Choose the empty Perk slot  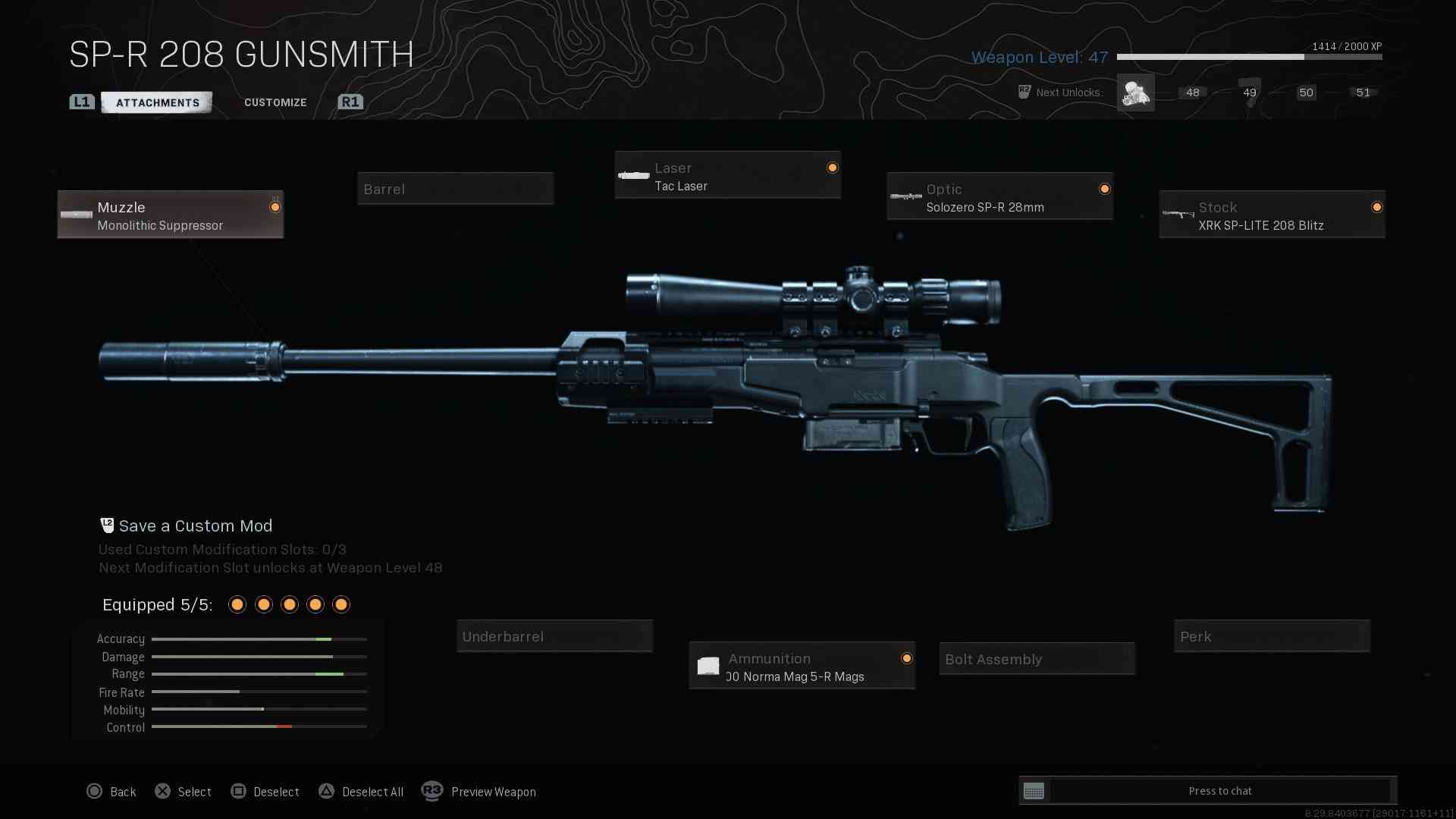1272,636
